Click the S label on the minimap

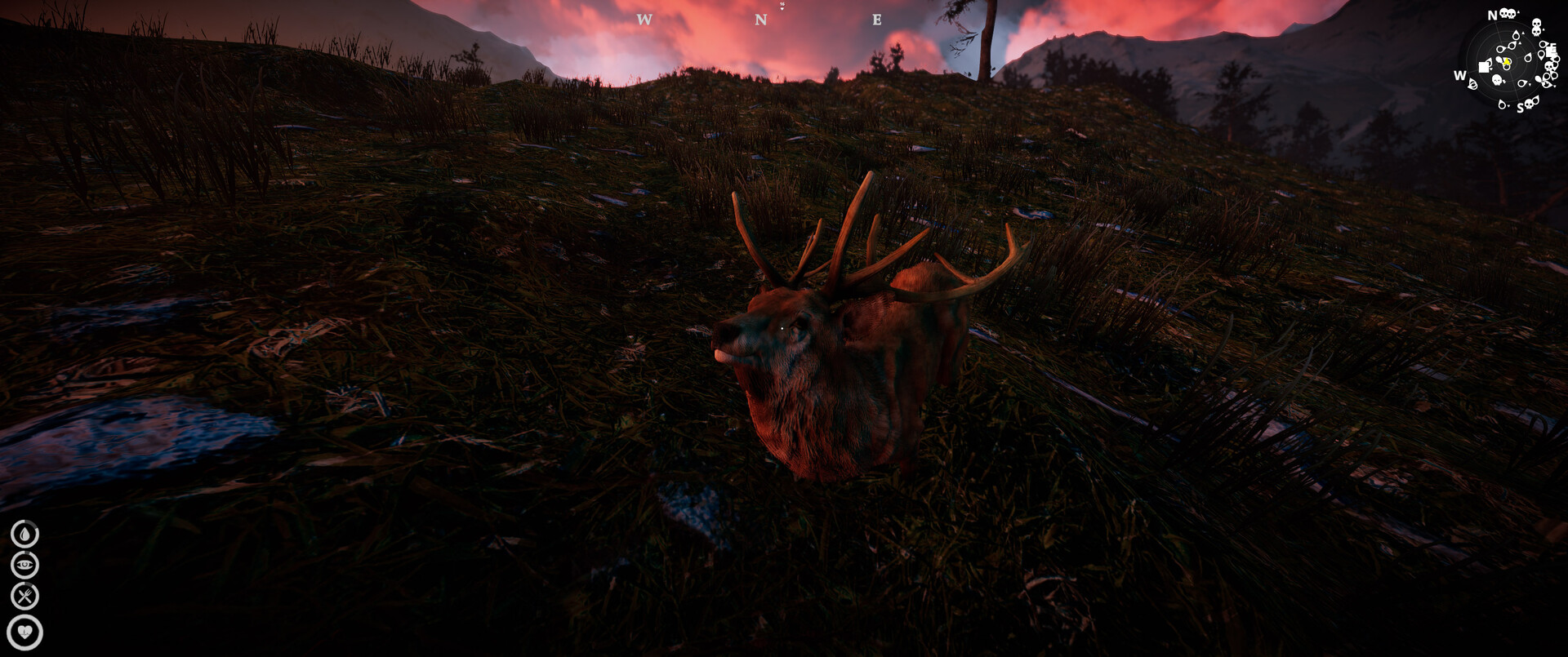point(1521,107)
